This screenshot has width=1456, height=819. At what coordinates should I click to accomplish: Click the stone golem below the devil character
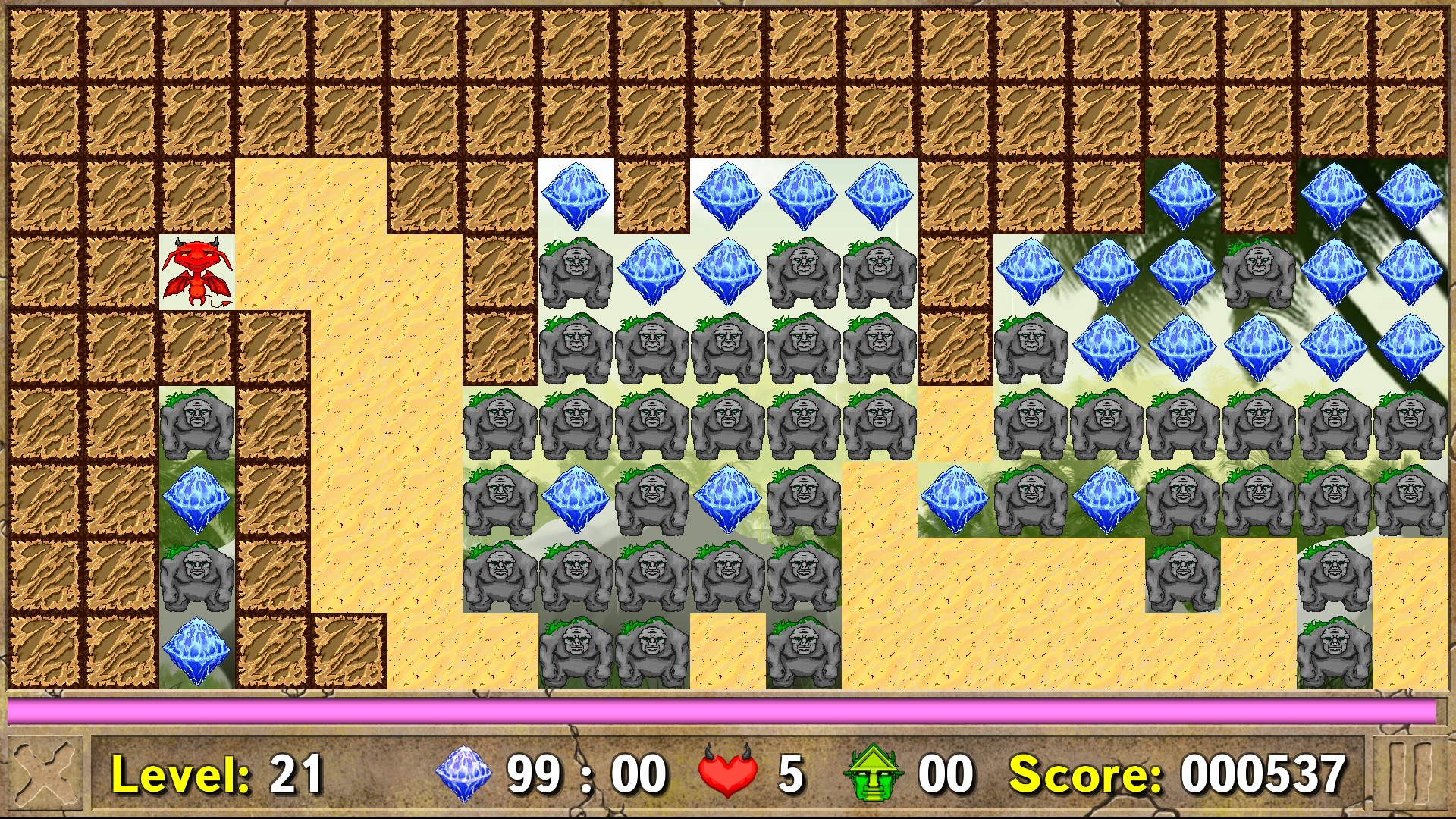pos(196,422)
